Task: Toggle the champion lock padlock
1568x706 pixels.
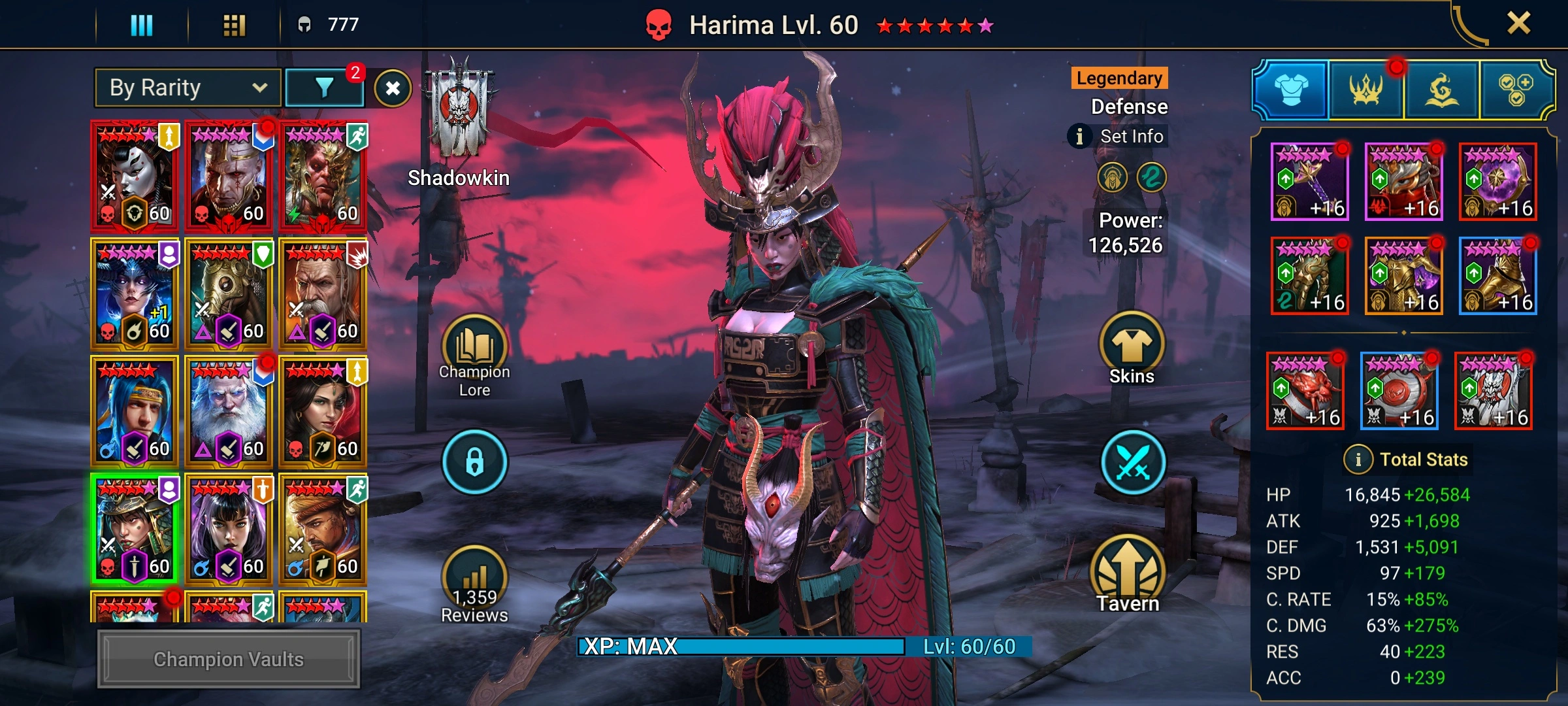Action: tap(474, 462)
